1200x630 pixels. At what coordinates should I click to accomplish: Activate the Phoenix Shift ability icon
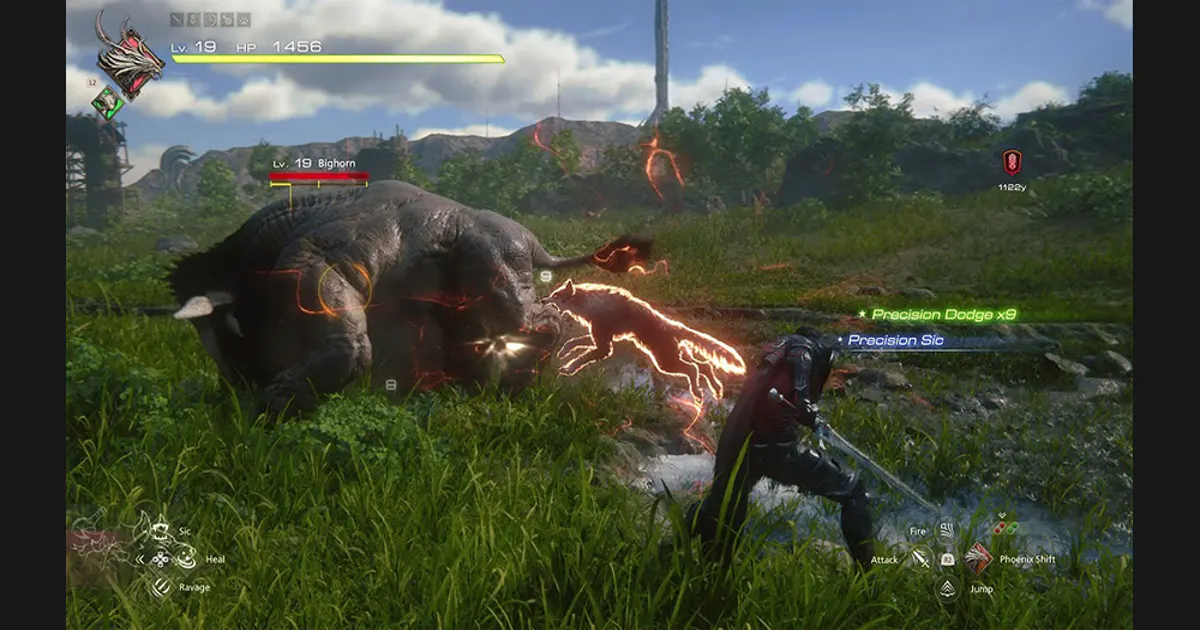click(x=978, y=559)
